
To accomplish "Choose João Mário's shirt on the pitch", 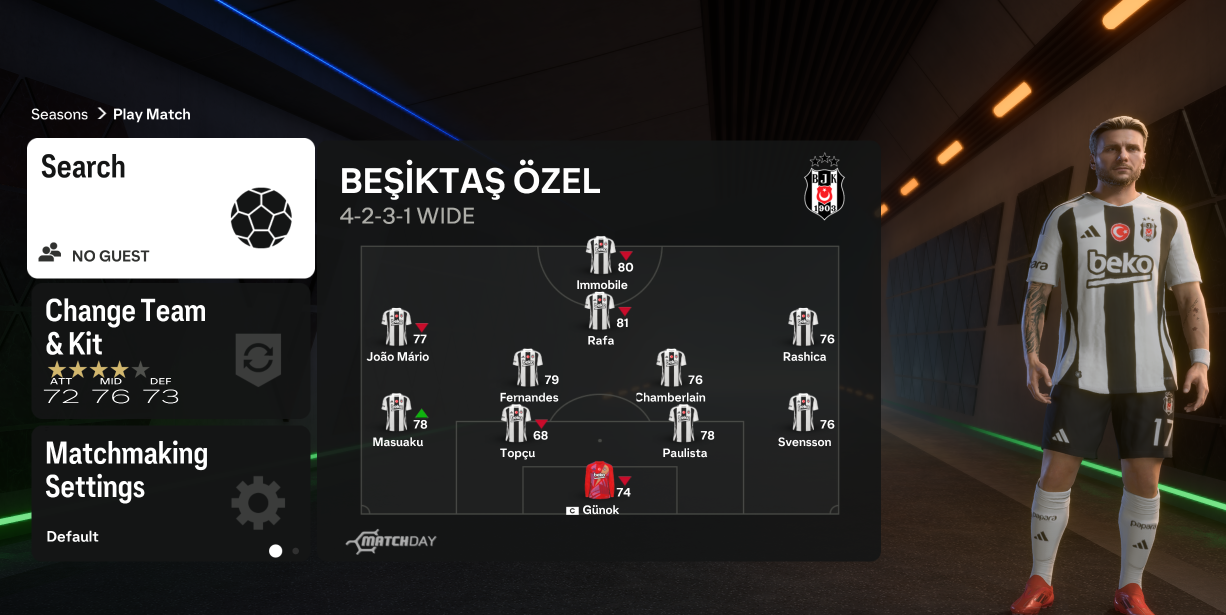I will tap(396, 328).
